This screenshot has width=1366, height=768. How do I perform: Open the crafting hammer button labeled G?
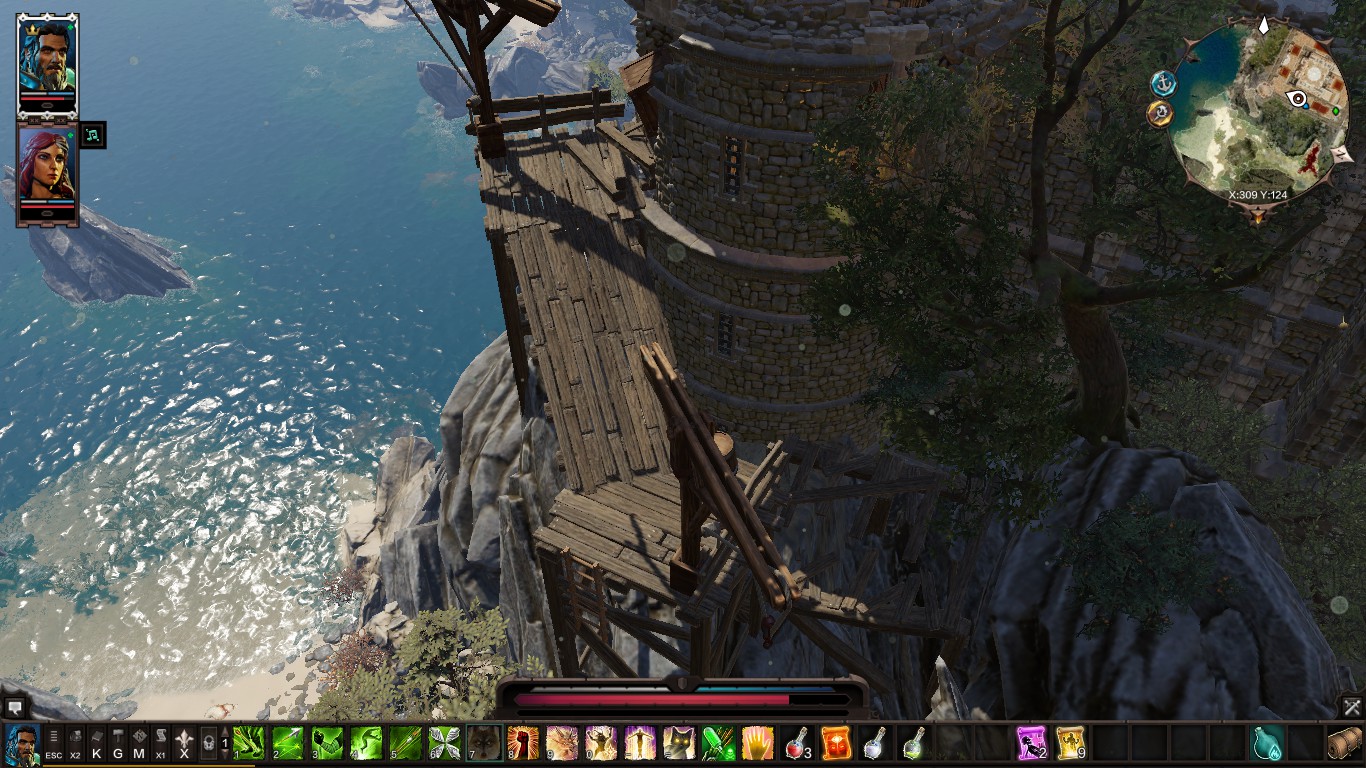[117, 744]
